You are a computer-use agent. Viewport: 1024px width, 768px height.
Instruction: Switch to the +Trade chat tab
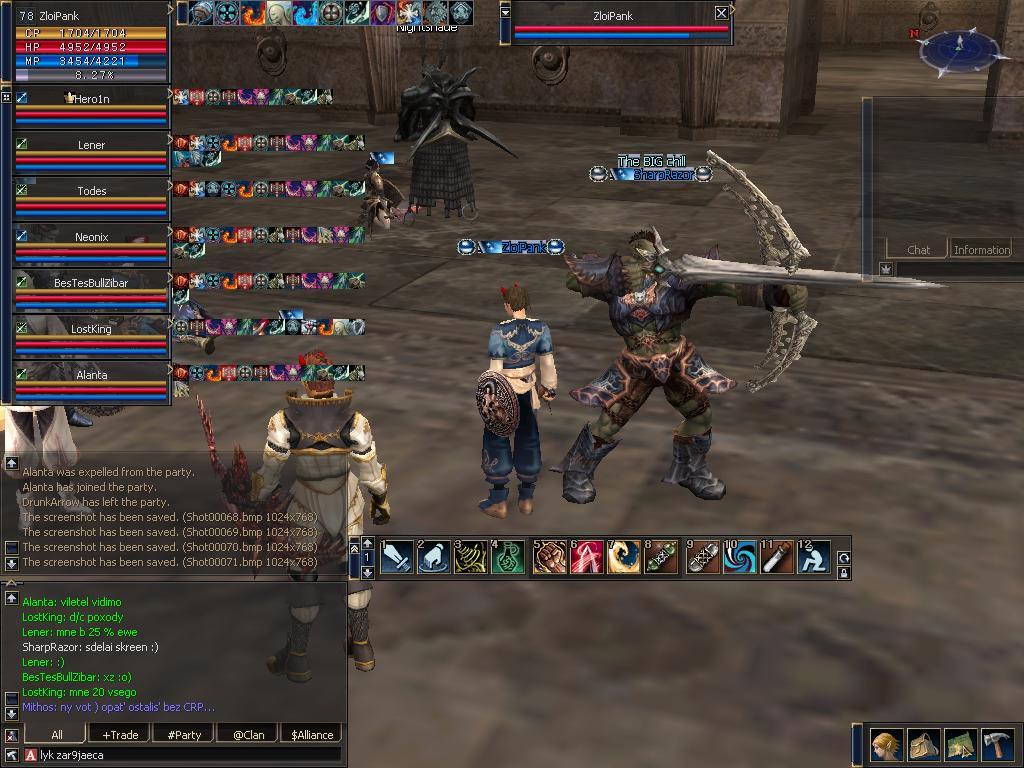pyautogui.click(x=120, y=735)
